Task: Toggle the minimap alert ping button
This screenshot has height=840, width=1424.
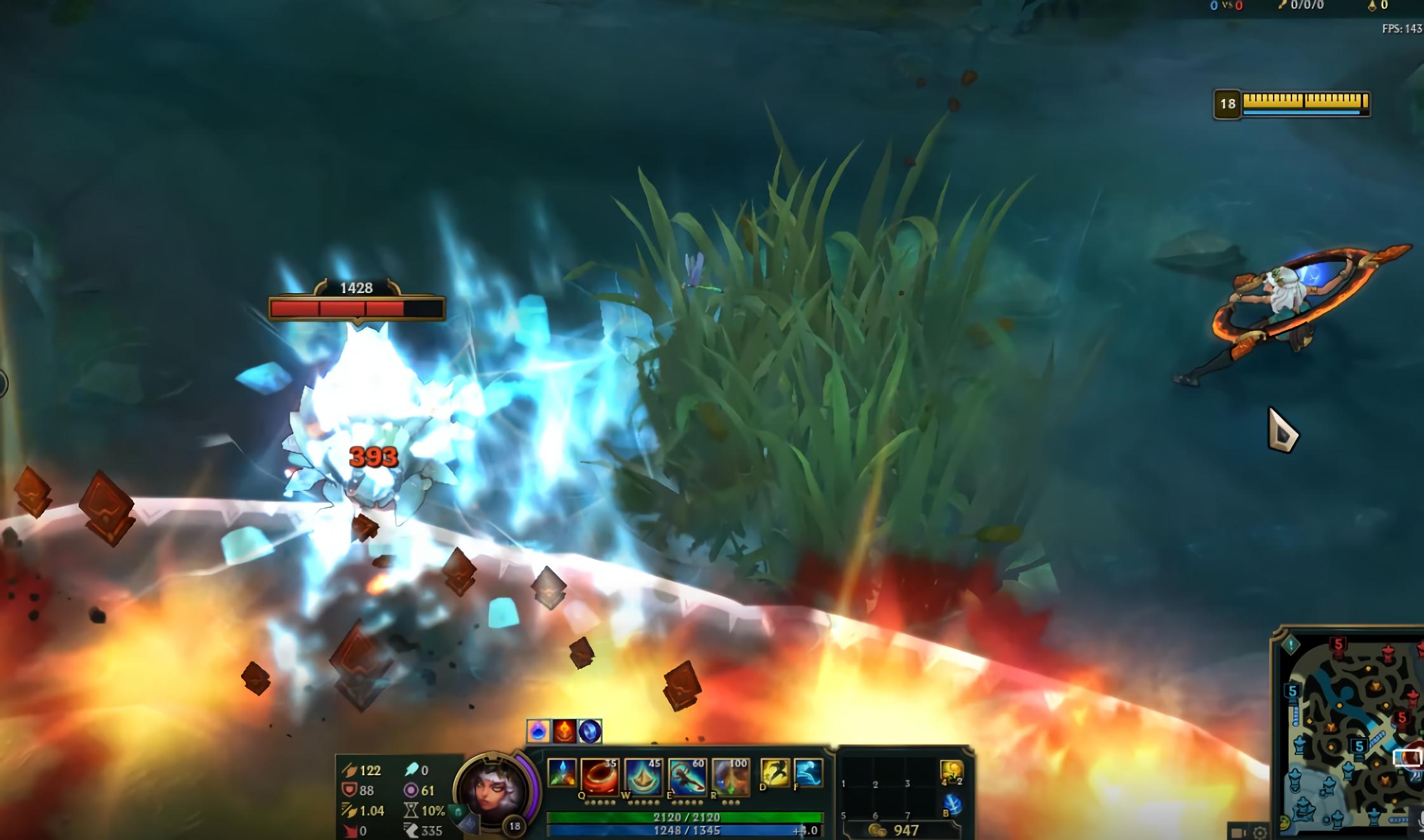Action: pos(1291,646)
